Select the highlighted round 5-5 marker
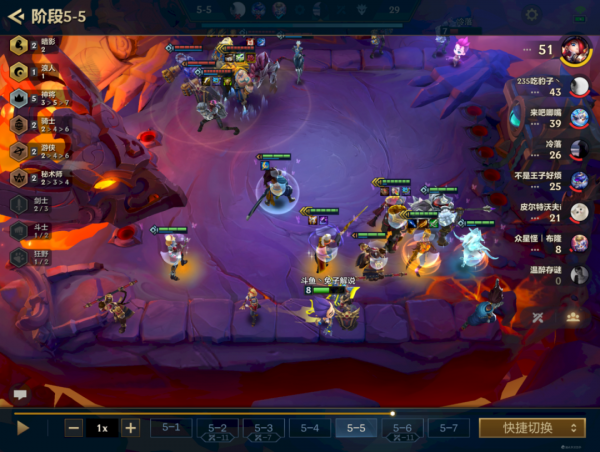Viewport: 600px width, 452px height. click(356, 428)
